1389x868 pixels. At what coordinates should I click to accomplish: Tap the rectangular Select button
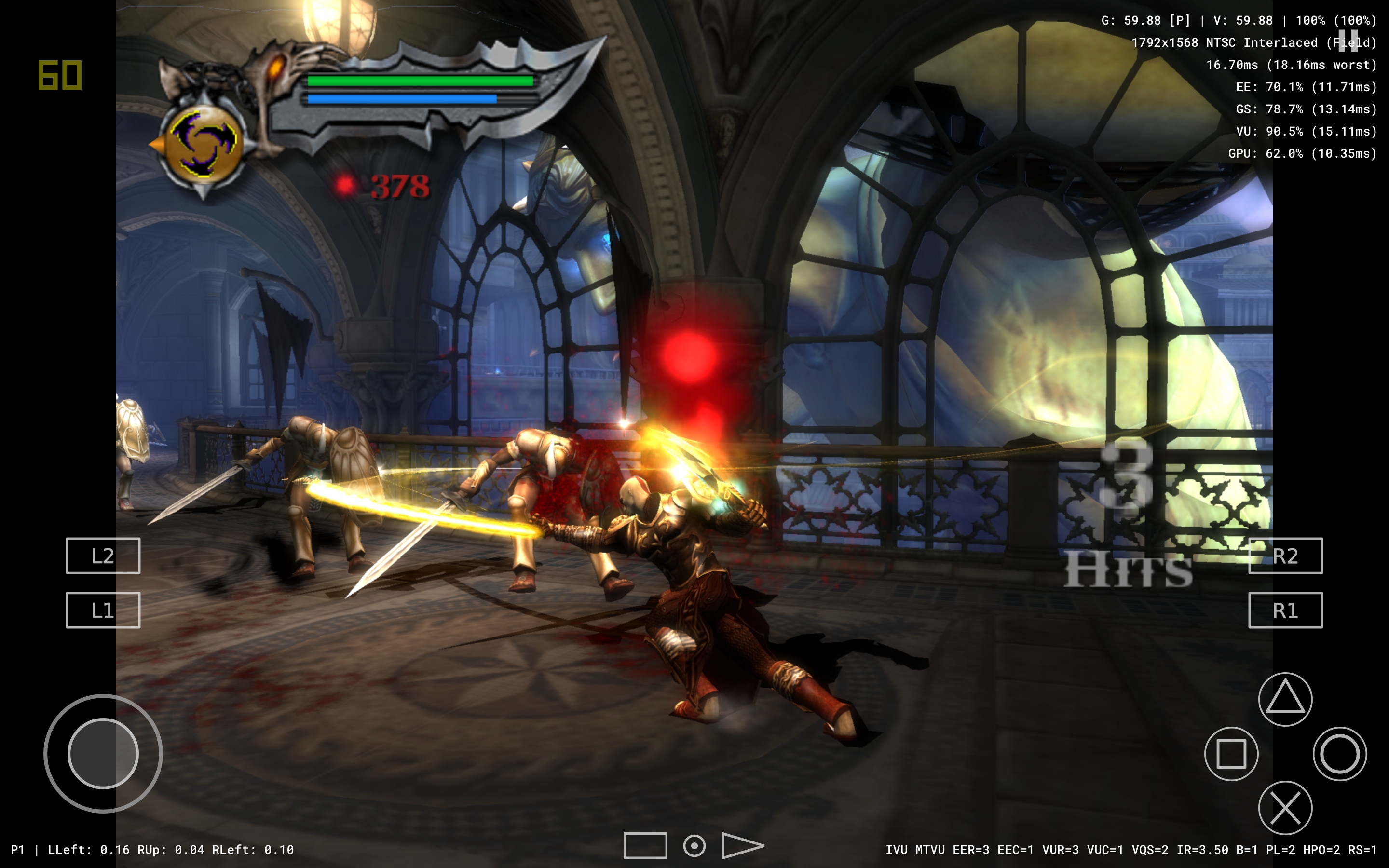[645, 846]
